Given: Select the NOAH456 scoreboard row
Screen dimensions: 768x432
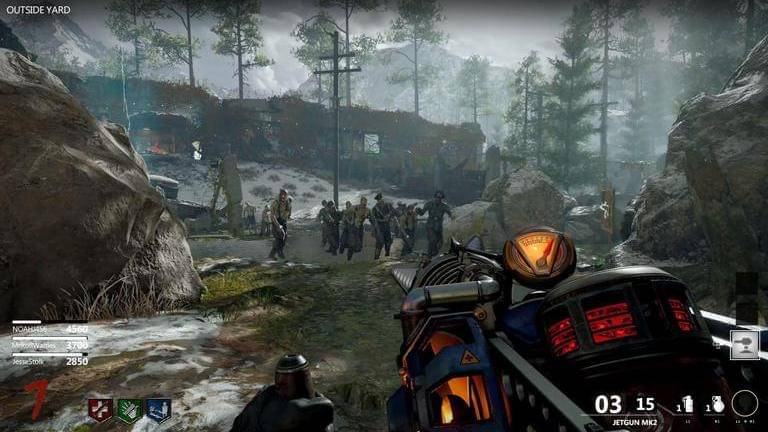Looking at the screenshot, I should (49, 328).
